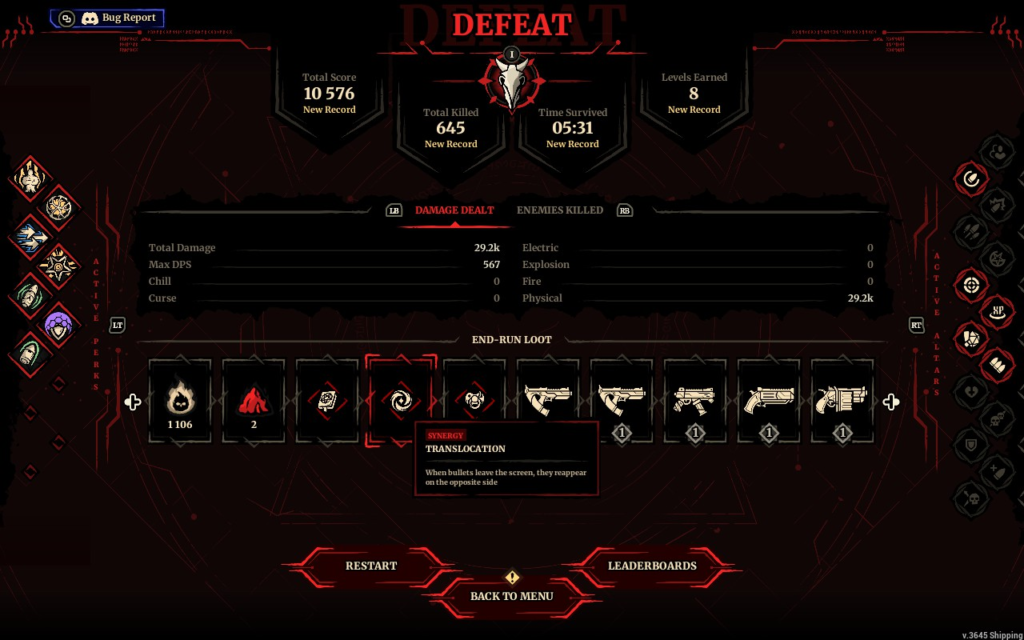Open the Leaderboards
The height and width of the screenshot is (640, 1024).
[x=652, y=566]
